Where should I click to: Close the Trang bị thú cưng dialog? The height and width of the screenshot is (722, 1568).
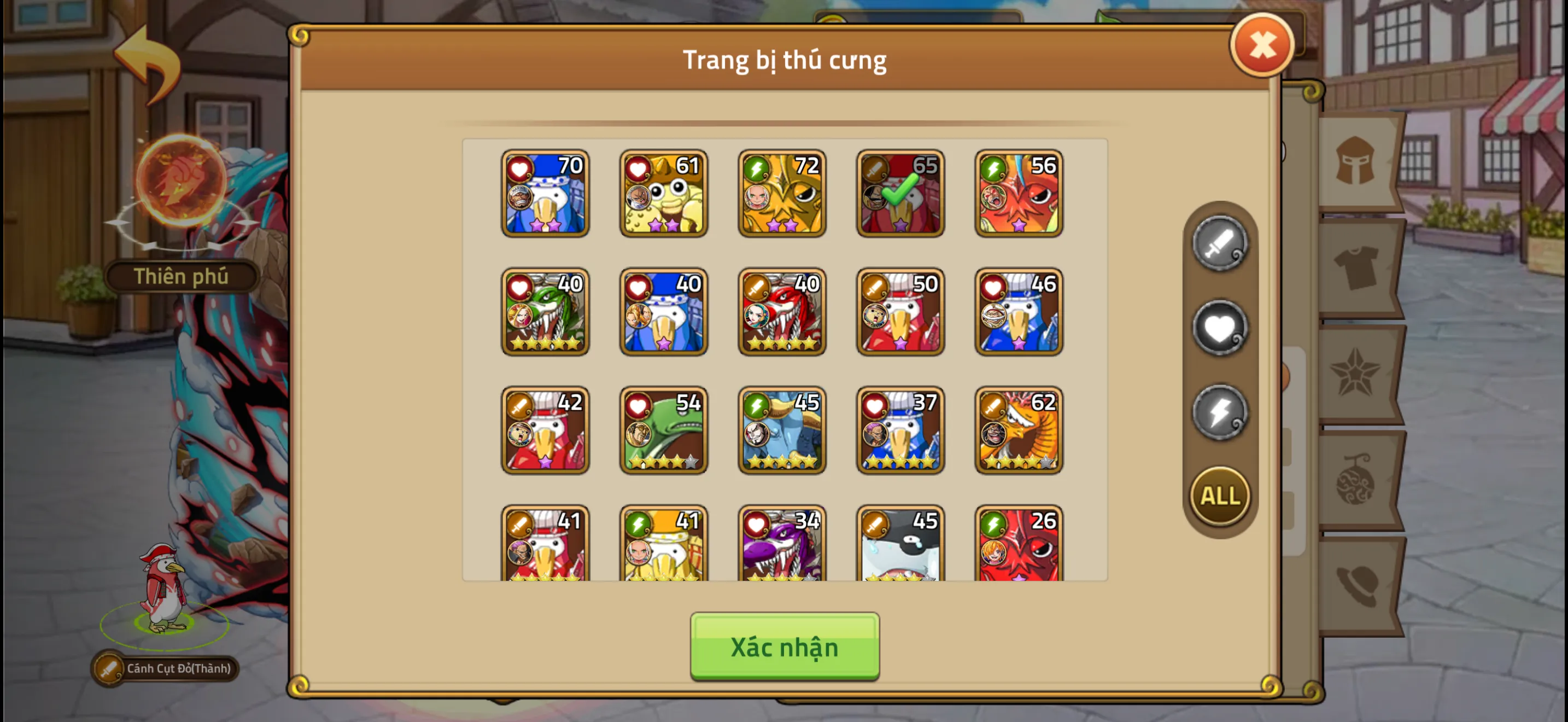(1262, 43)
